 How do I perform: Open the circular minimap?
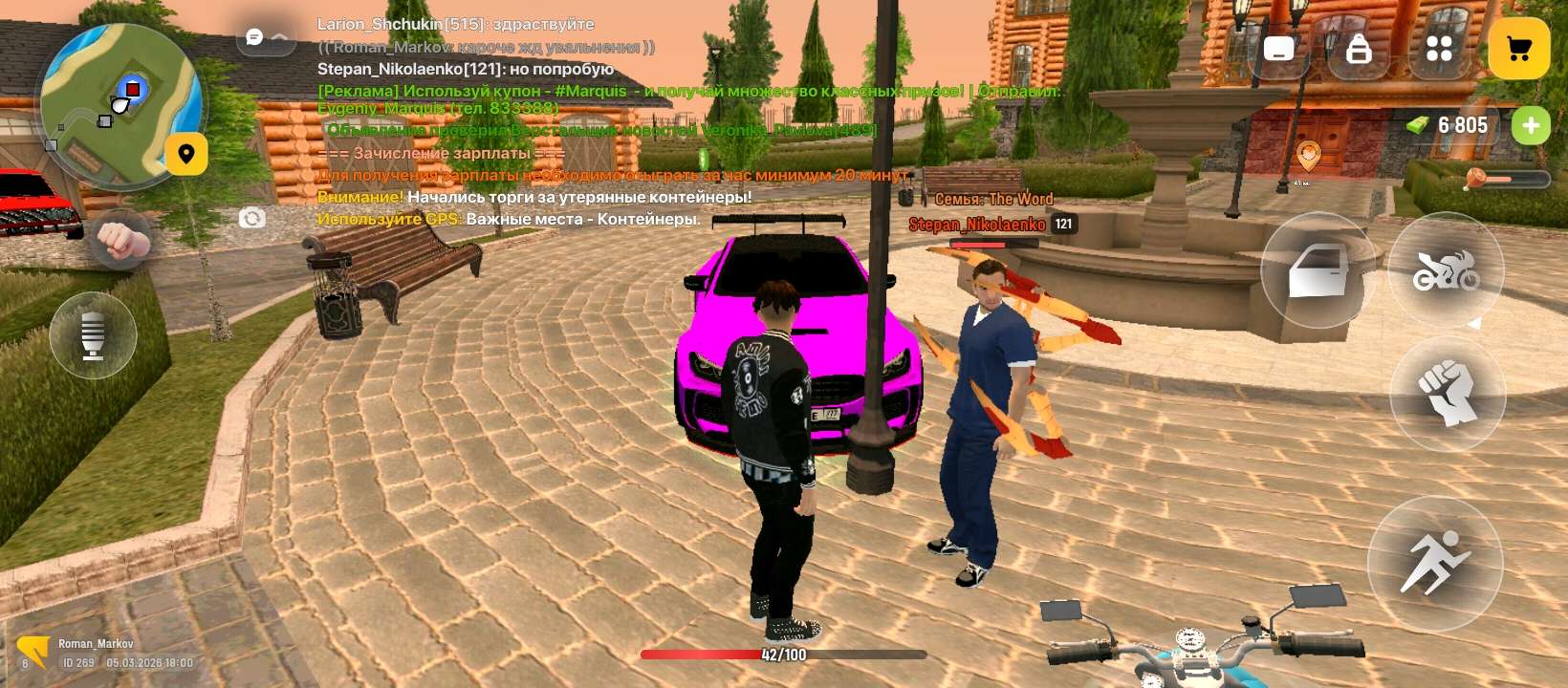(x=120, y=105)
